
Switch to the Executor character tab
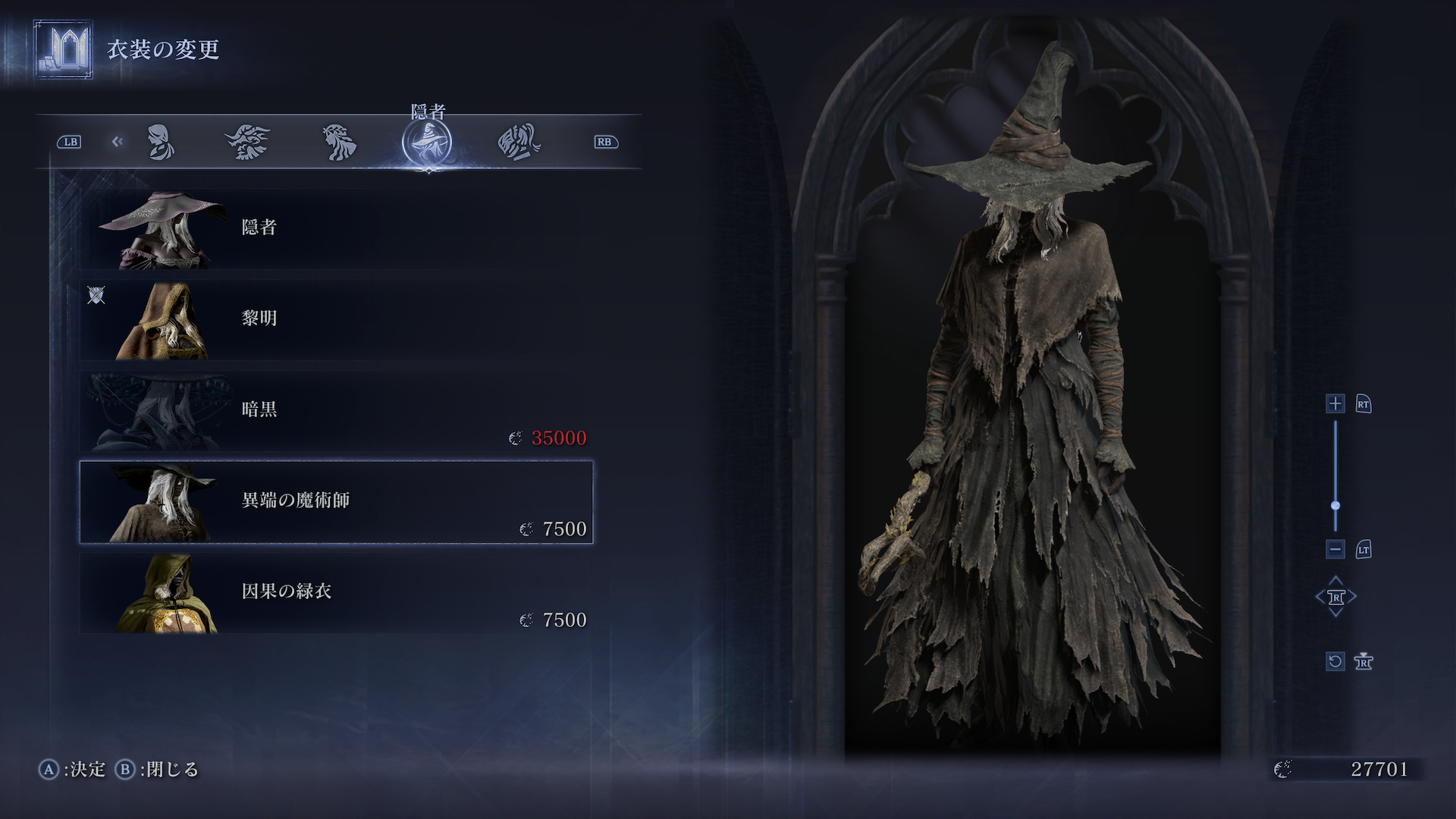[x=519, y=142]
